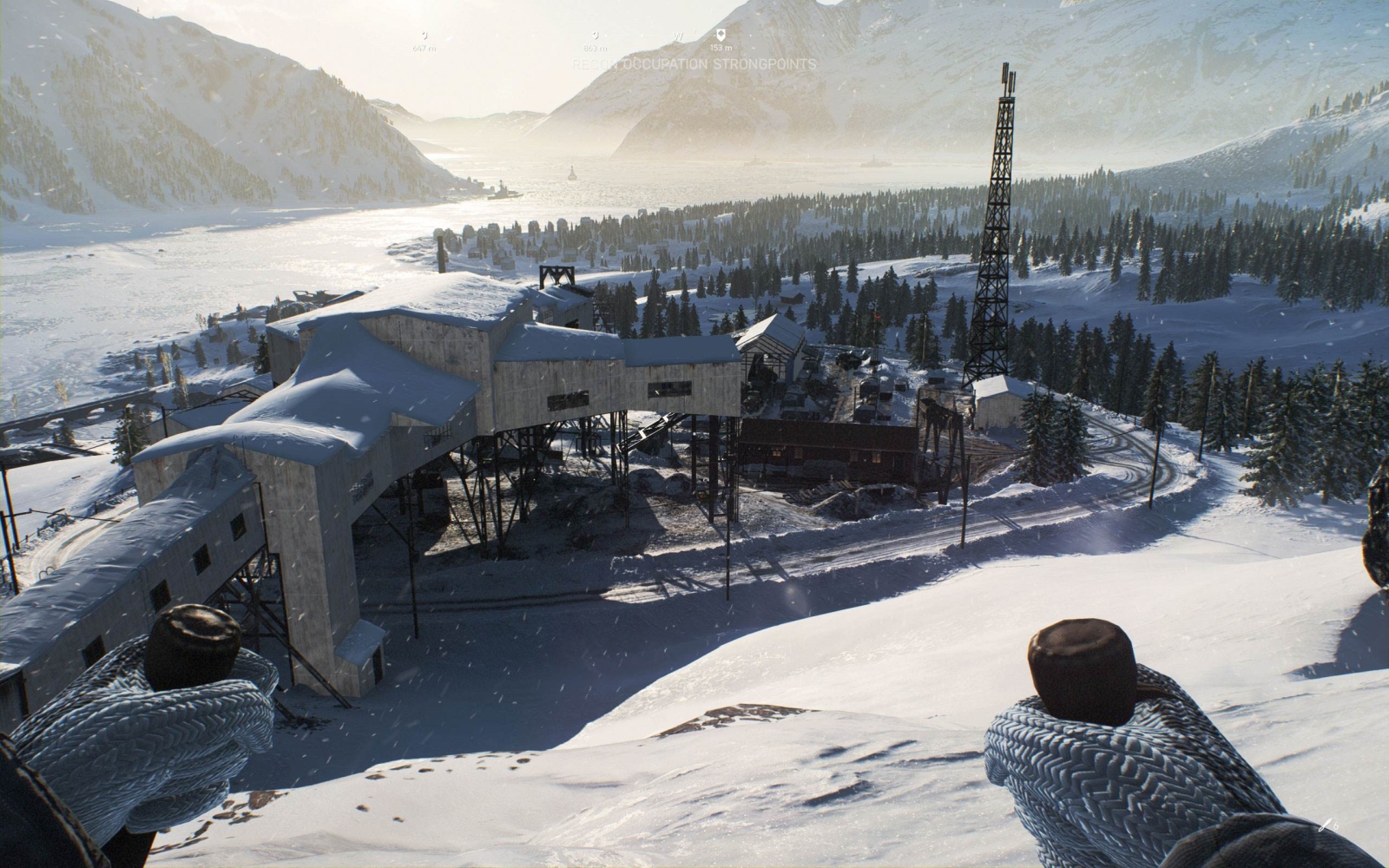Click the Recon Occupation Strongpoints objective text
Image resolution: width=1389 pixels, height=868 pixels.
tap(694, 64)
